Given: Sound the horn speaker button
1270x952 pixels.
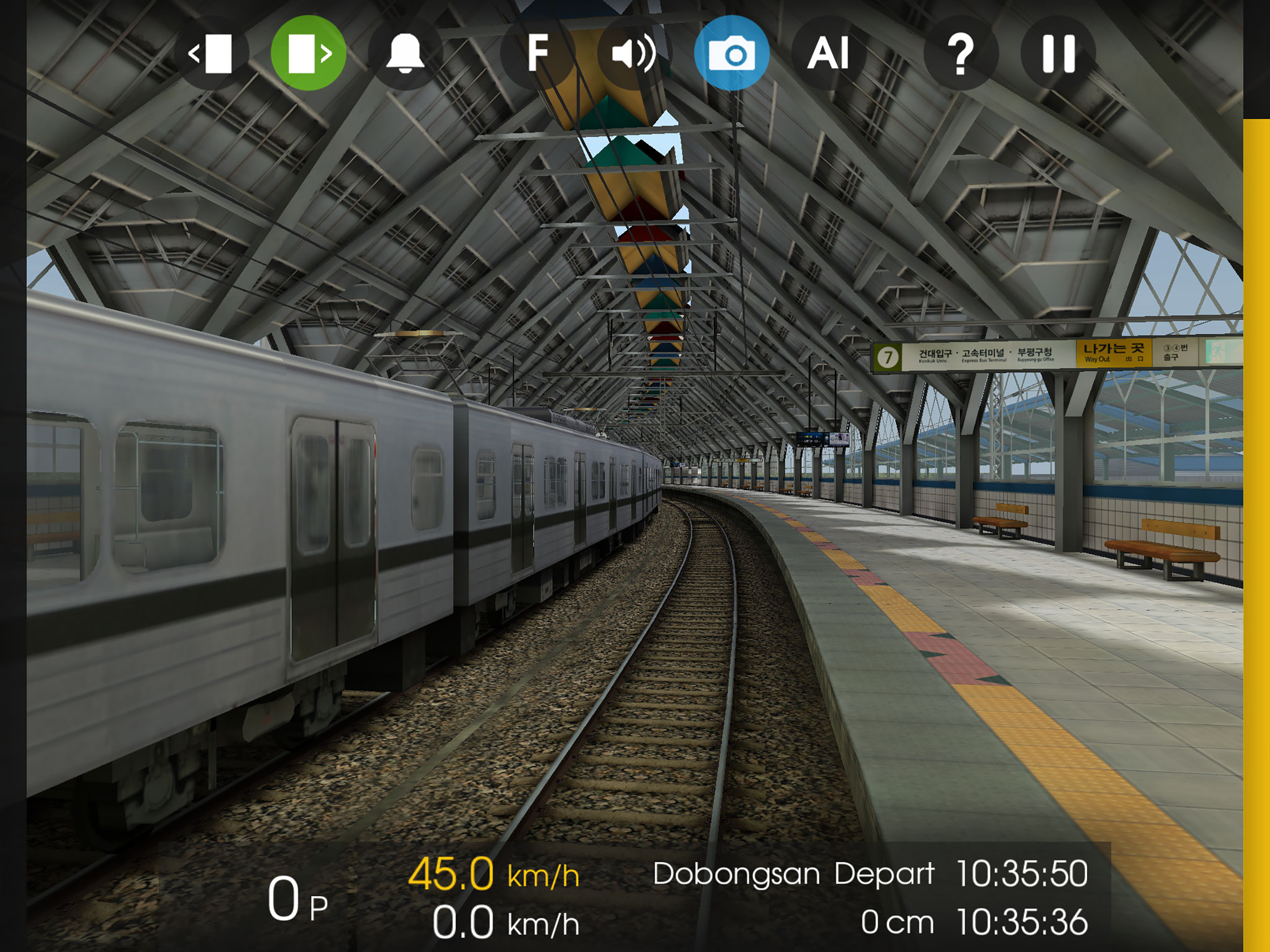Looking at the screenshot, I should [634, 53].
